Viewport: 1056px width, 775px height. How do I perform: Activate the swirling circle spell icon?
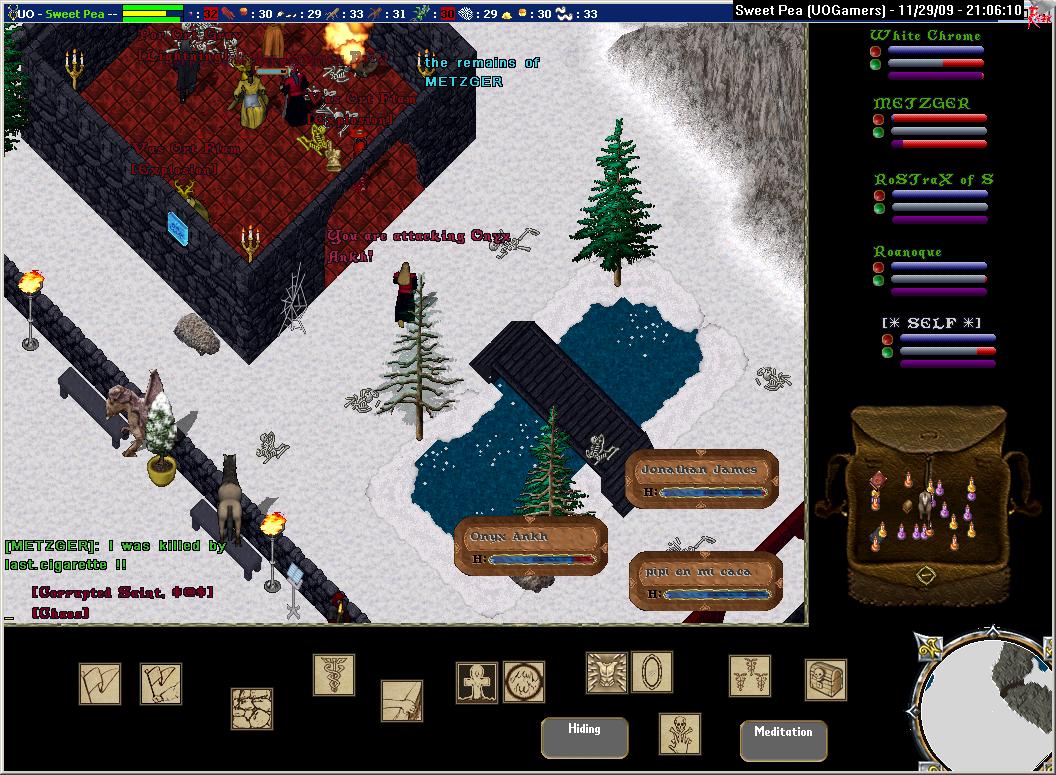tap(524, 682)
